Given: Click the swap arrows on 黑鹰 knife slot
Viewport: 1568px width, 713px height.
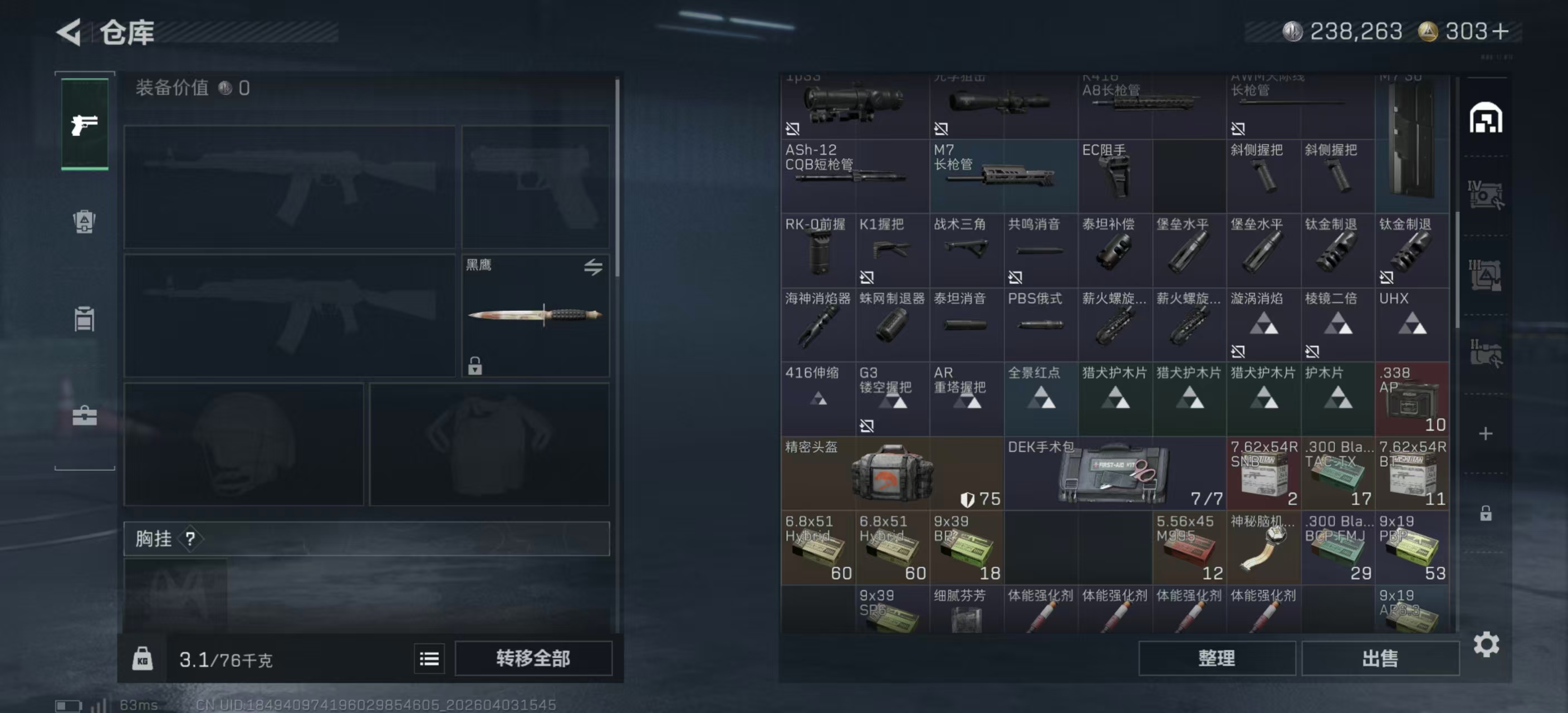Looking at the screenshot, I should point(595,268).
